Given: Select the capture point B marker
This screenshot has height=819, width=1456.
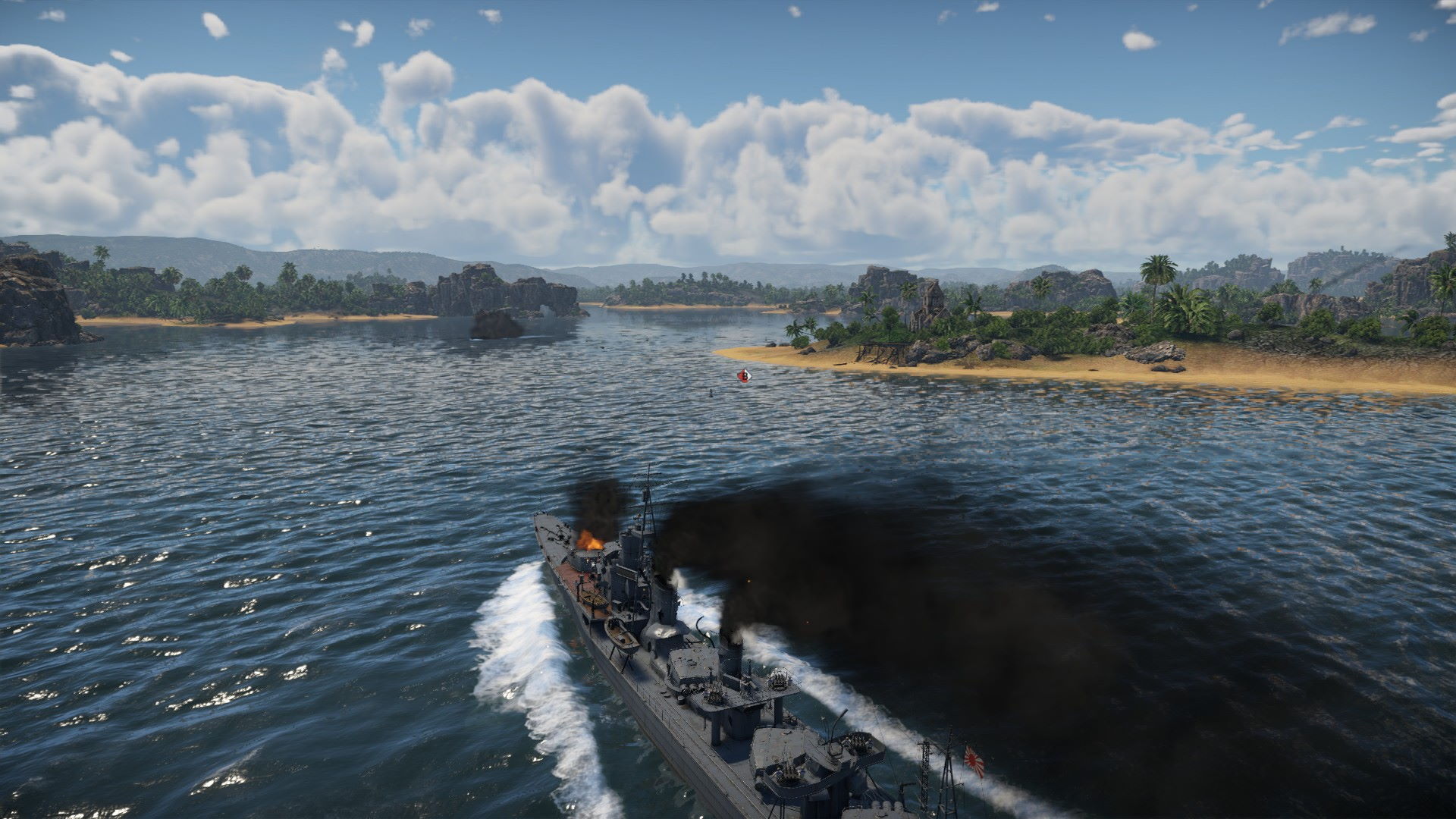Looking at the screenshot, I should point(745,375).
